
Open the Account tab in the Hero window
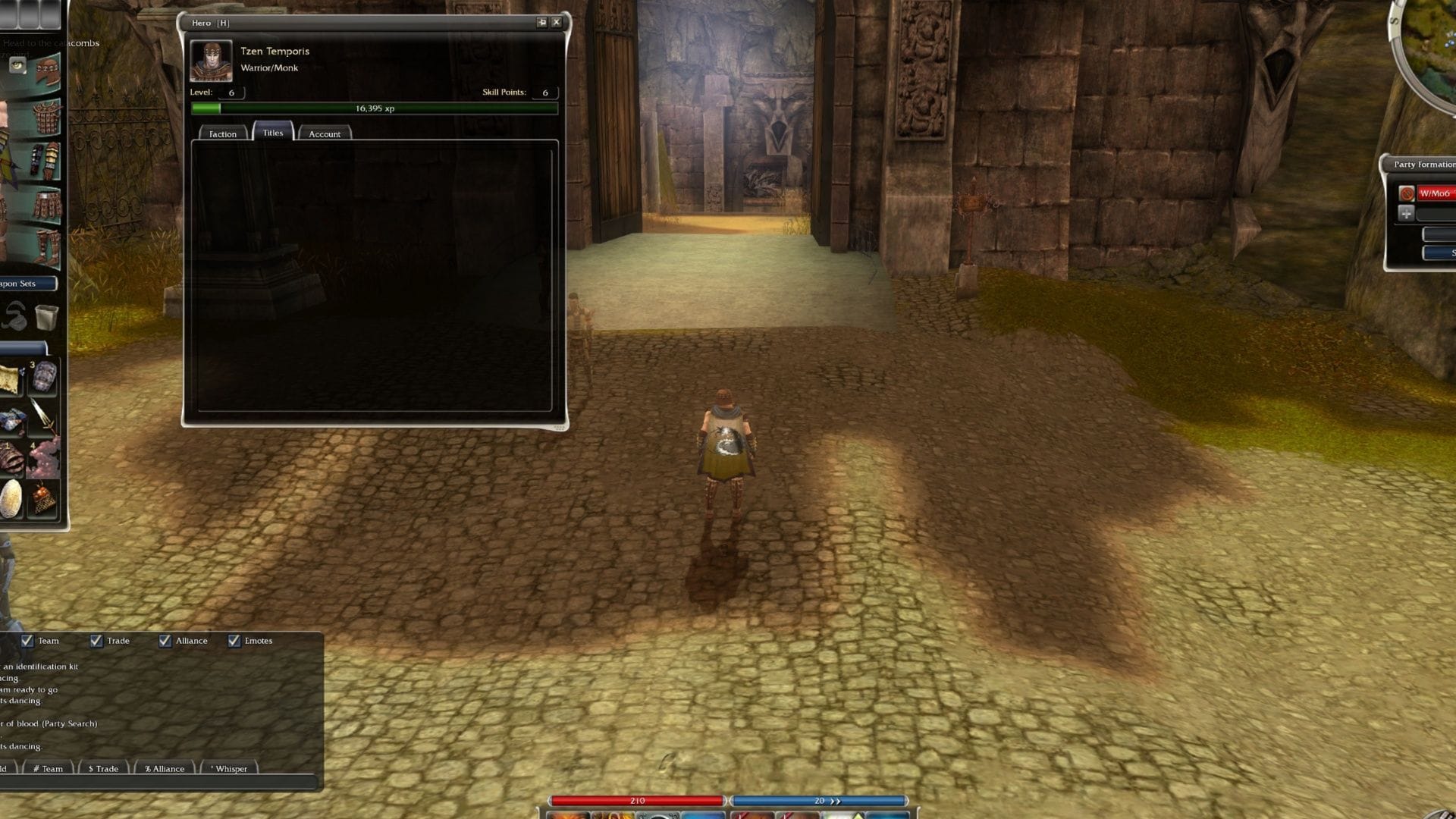[x=325, y=133]
